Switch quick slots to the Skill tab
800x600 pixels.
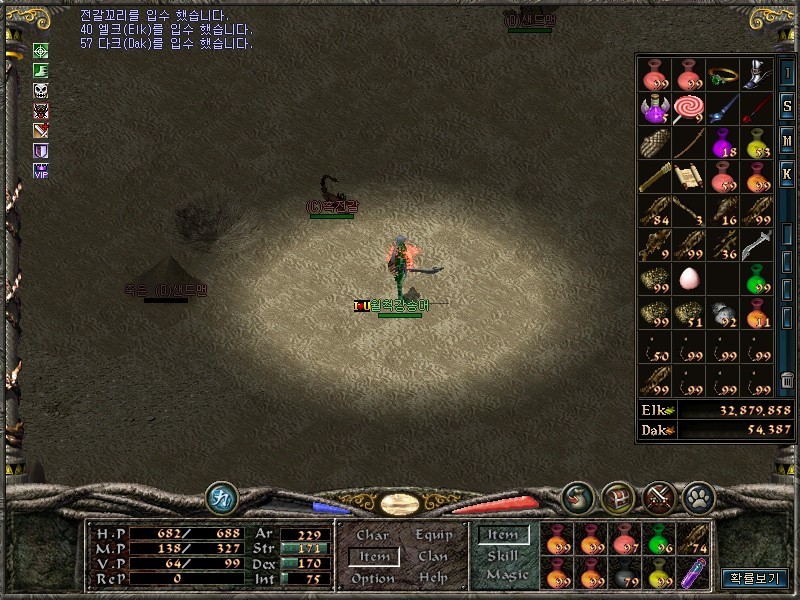[503, 555]
